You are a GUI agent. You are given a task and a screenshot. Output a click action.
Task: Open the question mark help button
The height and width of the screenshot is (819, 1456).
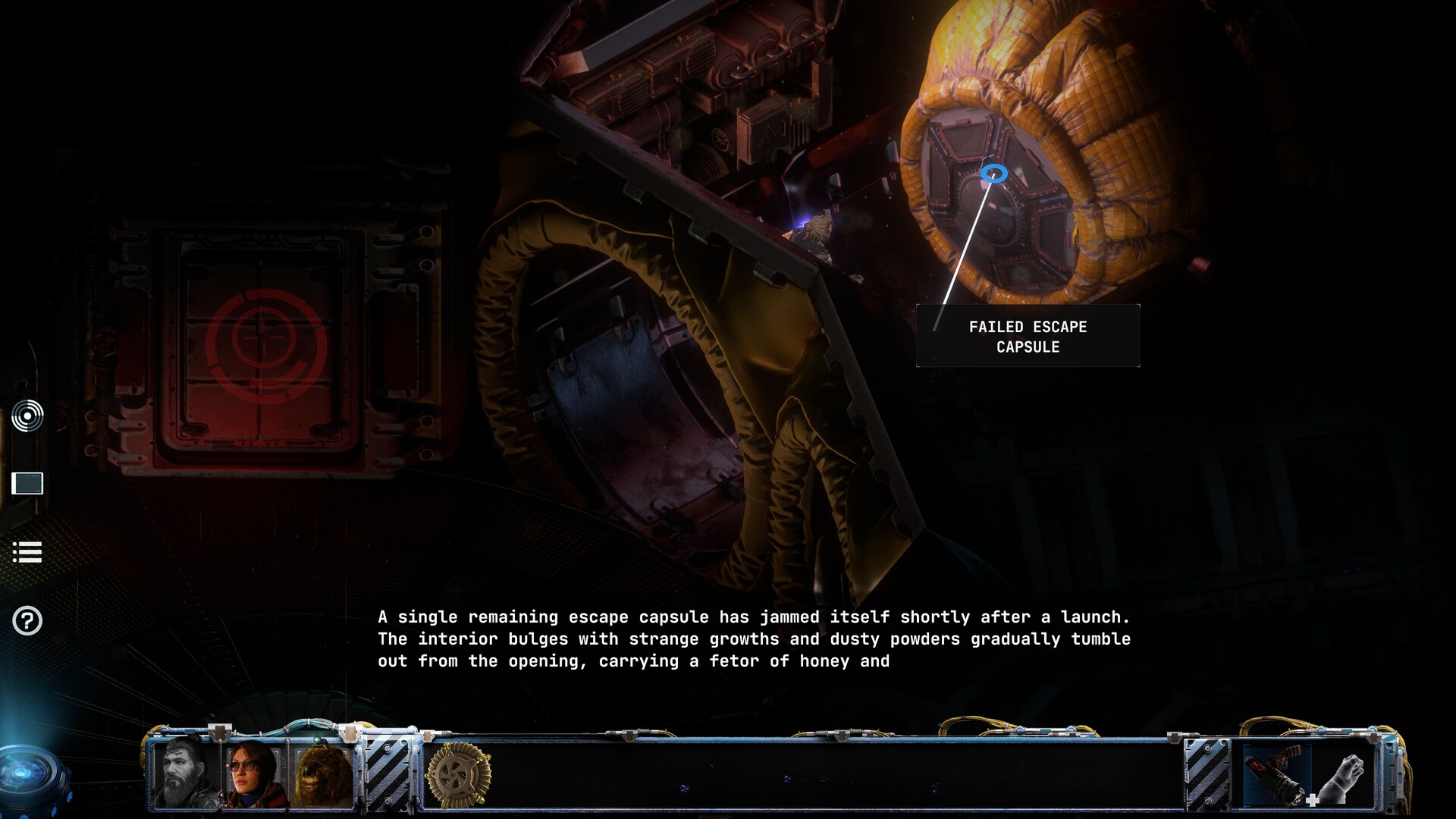[x=27, y=621]
